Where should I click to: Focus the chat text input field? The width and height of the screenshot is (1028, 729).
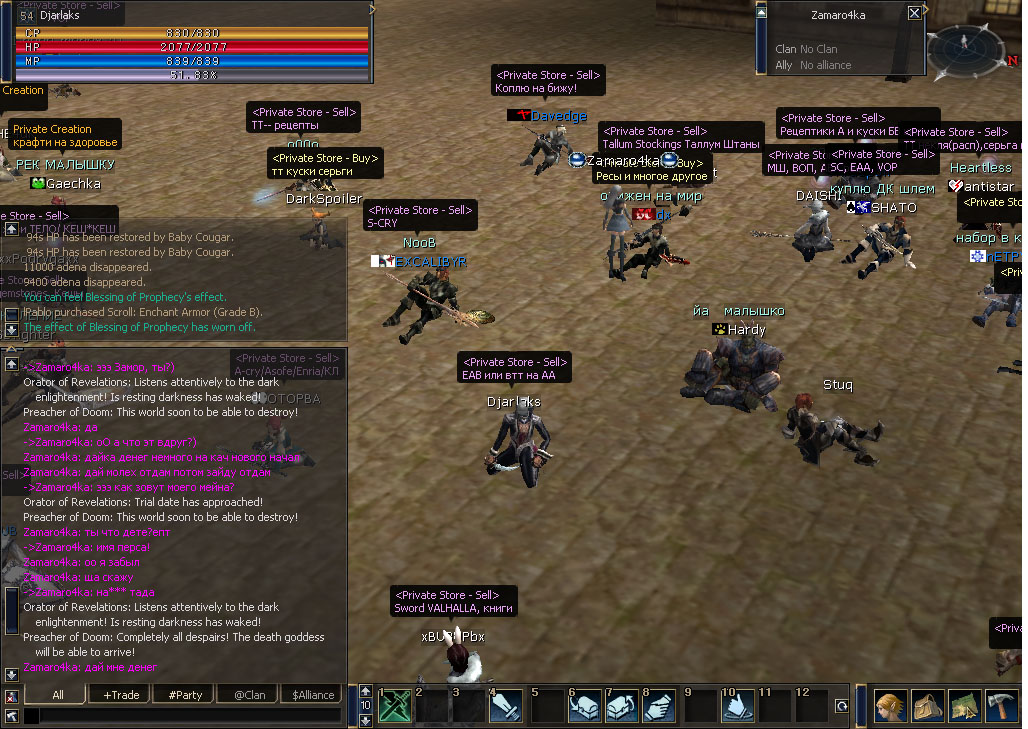pyautogui.click(x=180, y=715)
